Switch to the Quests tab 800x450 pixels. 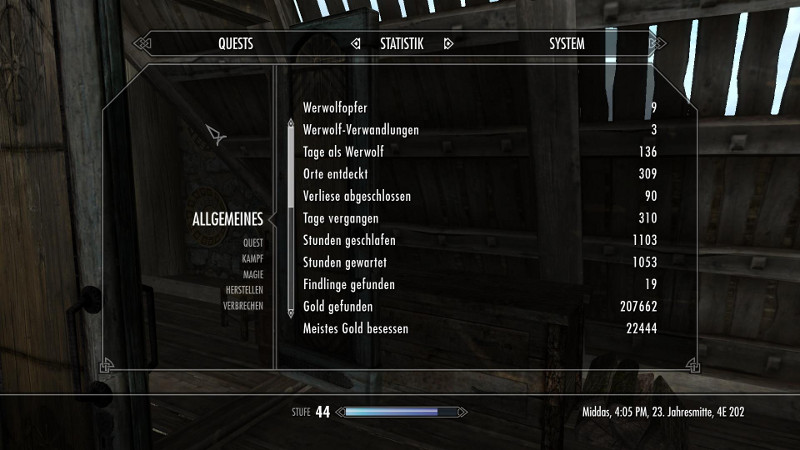235,44
